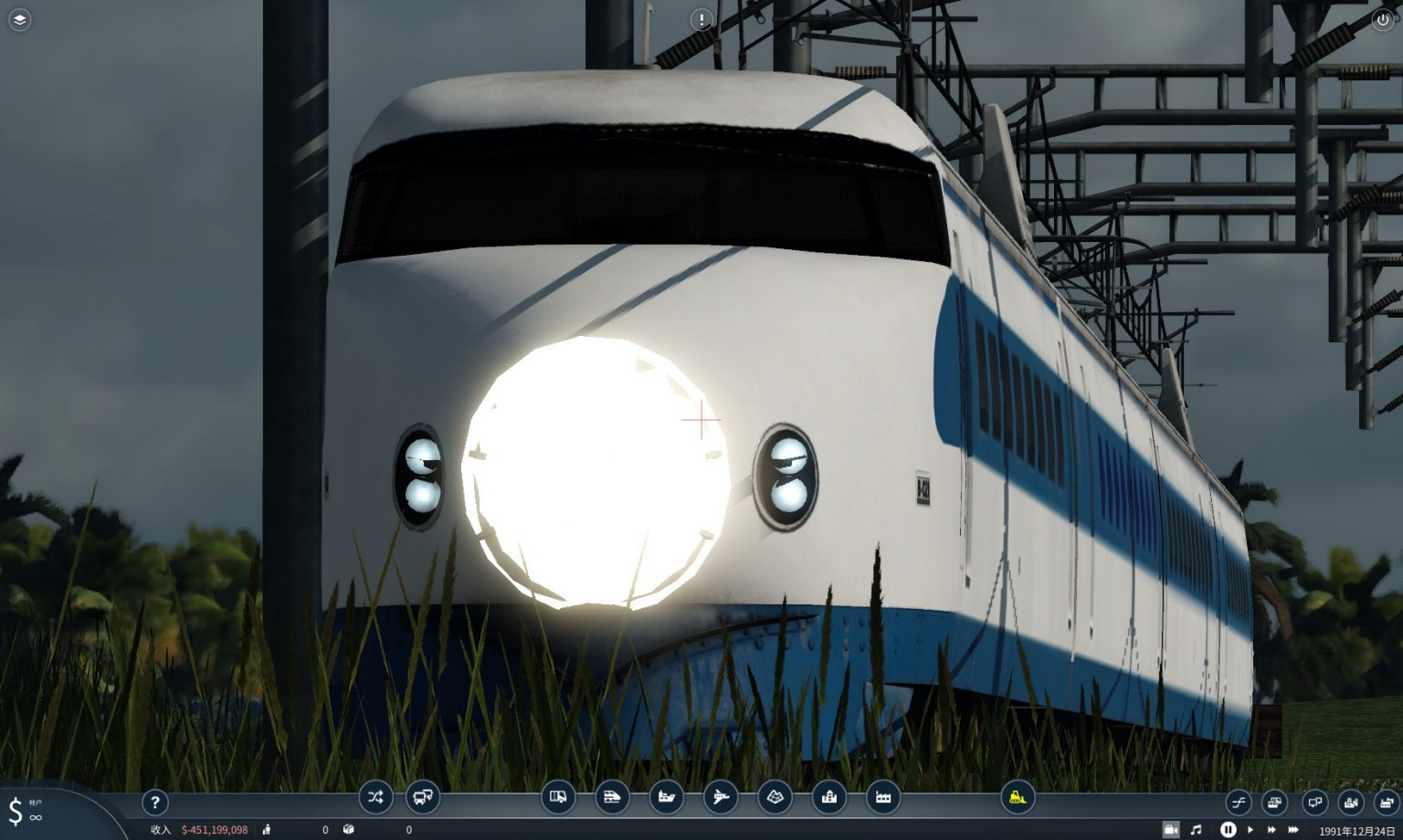1403x840 pixels.
Task: Pause the game simulation
Action: (x=1229, y=828)
